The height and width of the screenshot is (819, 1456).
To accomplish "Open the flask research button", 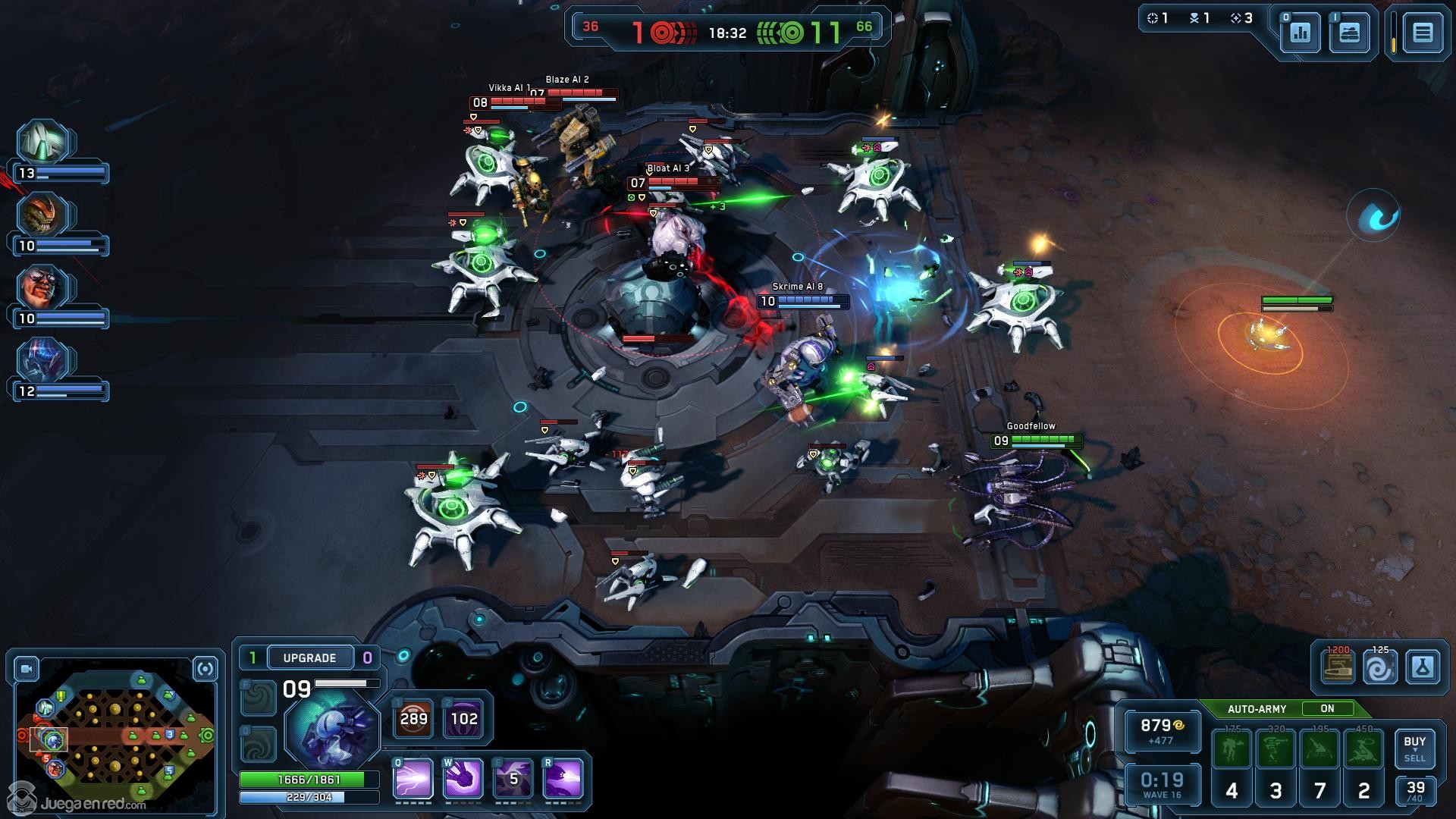I will (1422, 668).
